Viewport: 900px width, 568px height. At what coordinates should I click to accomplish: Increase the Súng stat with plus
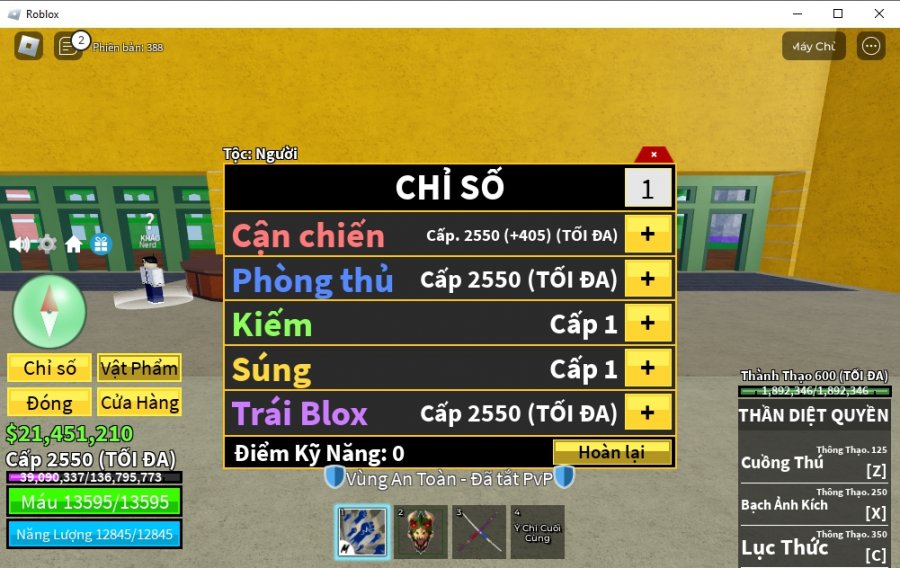pyautogui.click(x=647, y=368)
